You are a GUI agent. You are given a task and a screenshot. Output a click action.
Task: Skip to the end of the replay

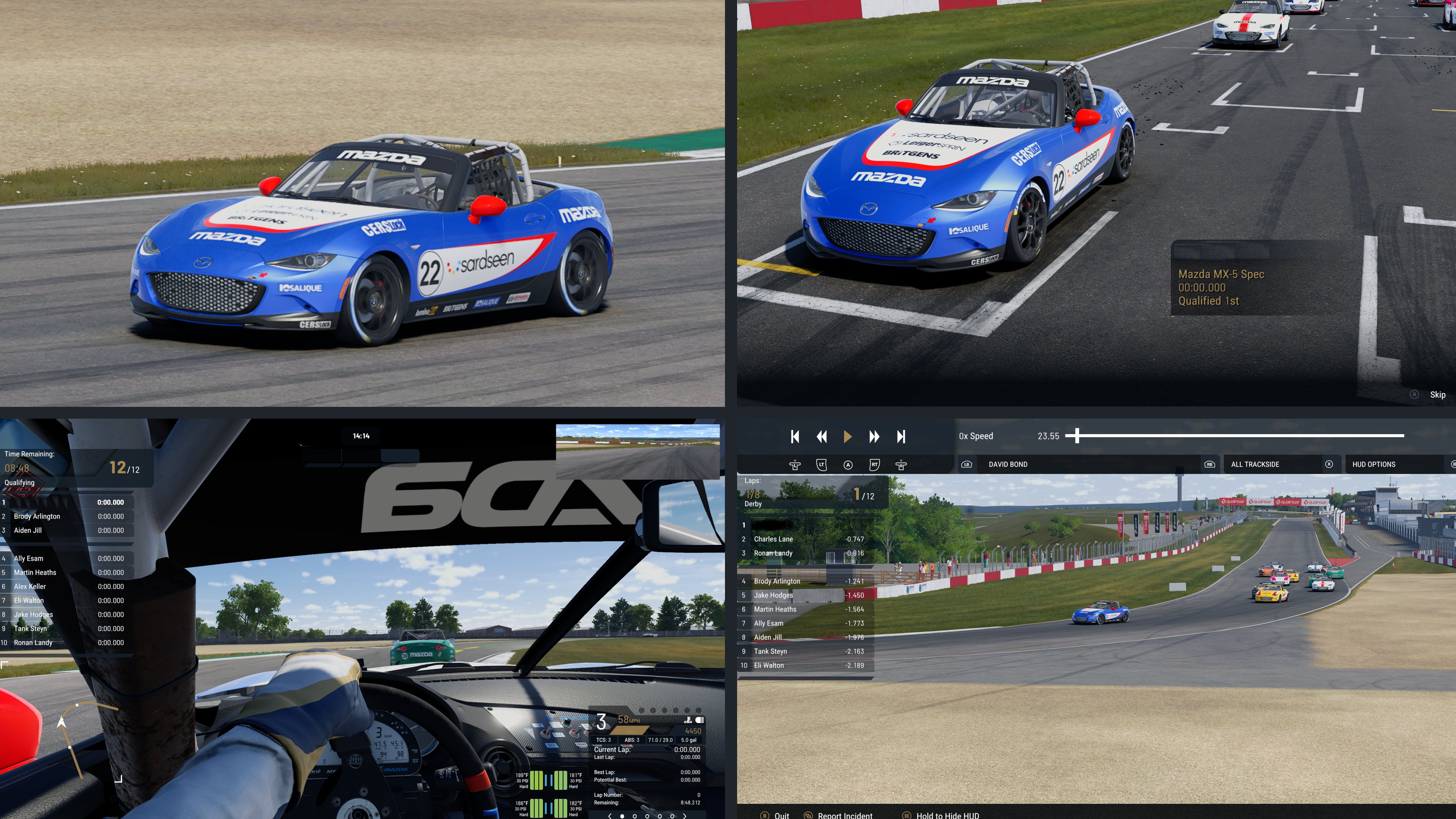click(901, 436)
